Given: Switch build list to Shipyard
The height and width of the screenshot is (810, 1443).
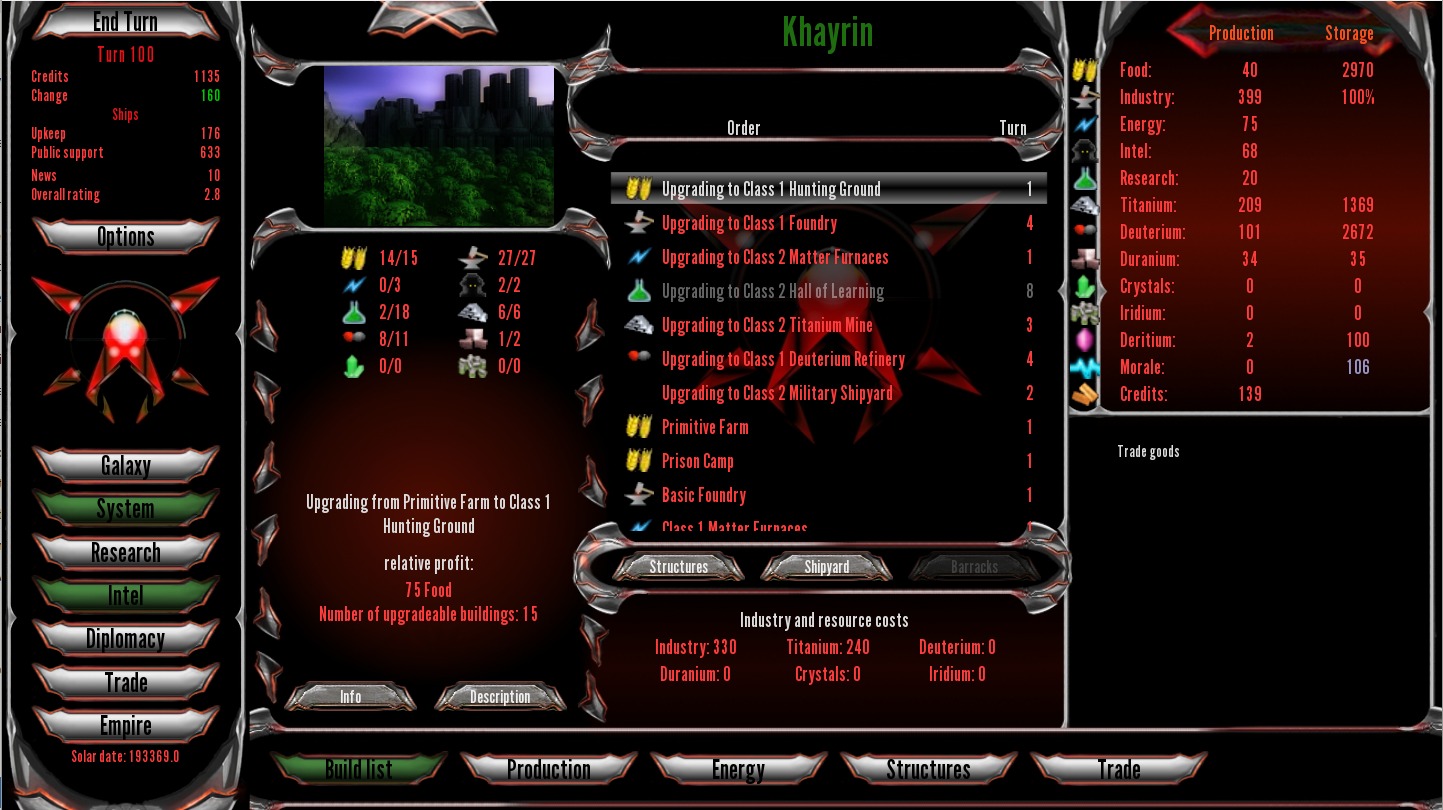Looking at the screenshot, I should click(826, 567).
